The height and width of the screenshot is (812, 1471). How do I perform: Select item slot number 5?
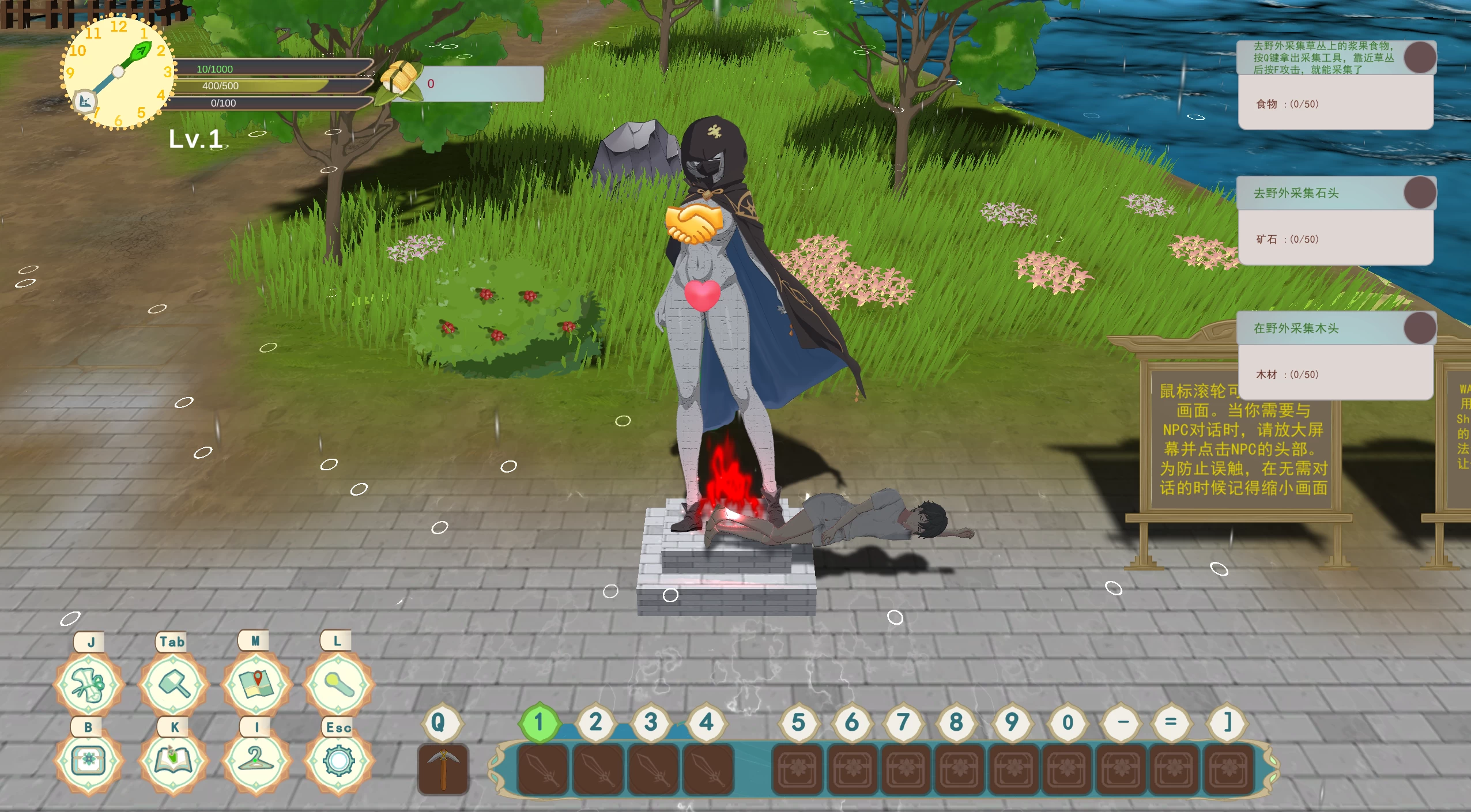[797, 770]
